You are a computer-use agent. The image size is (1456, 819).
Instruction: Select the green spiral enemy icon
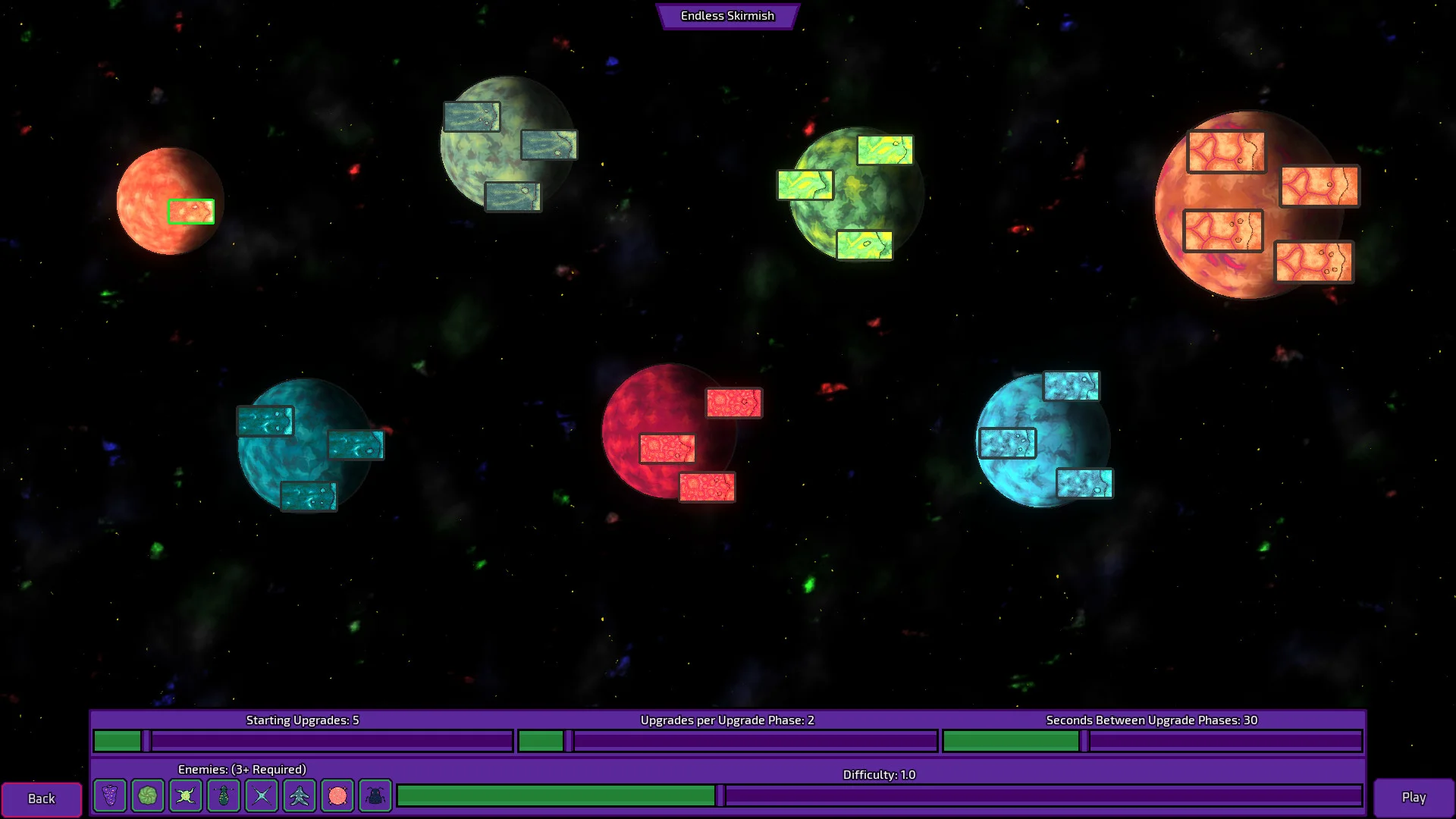tap(148, 795)
